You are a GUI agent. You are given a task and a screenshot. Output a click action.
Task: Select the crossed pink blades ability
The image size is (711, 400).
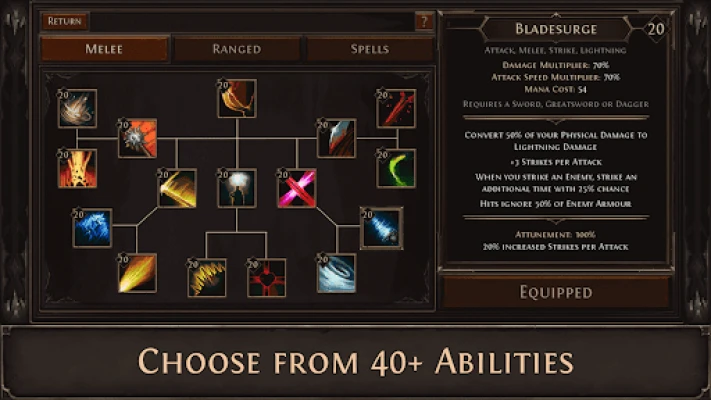pos(296,188)
